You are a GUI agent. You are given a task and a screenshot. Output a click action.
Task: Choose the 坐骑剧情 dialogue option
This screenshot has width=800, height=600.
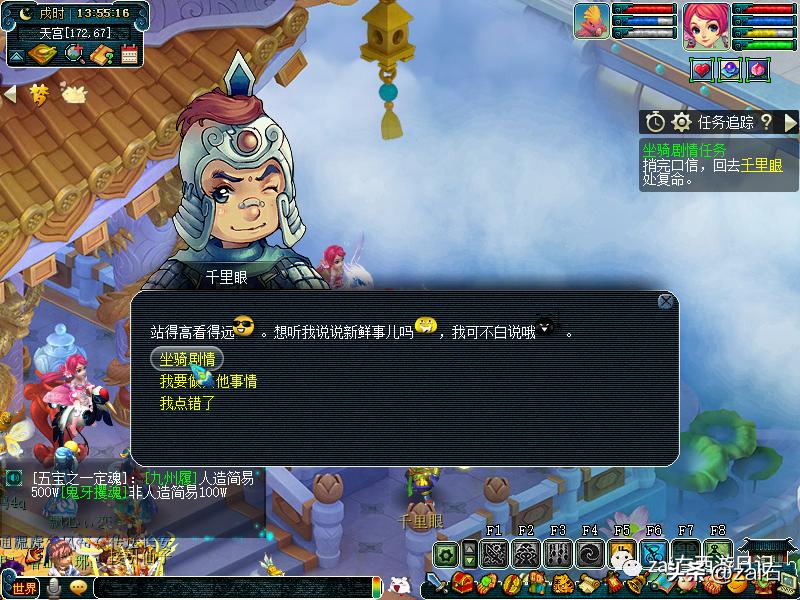click(x=186, y=359)
